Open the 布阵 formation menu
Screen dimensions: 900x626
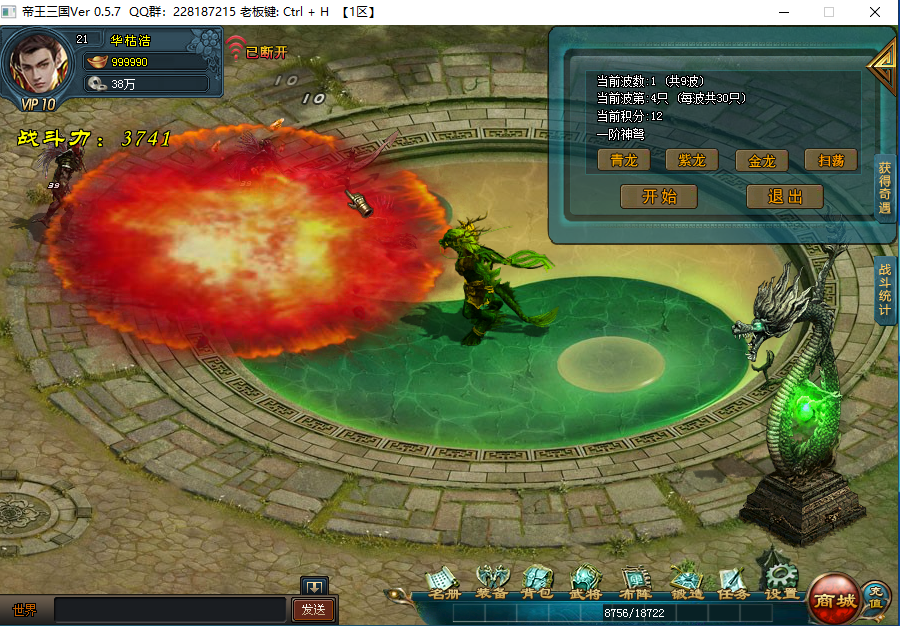pyautogui.click(x=635, y=582)
